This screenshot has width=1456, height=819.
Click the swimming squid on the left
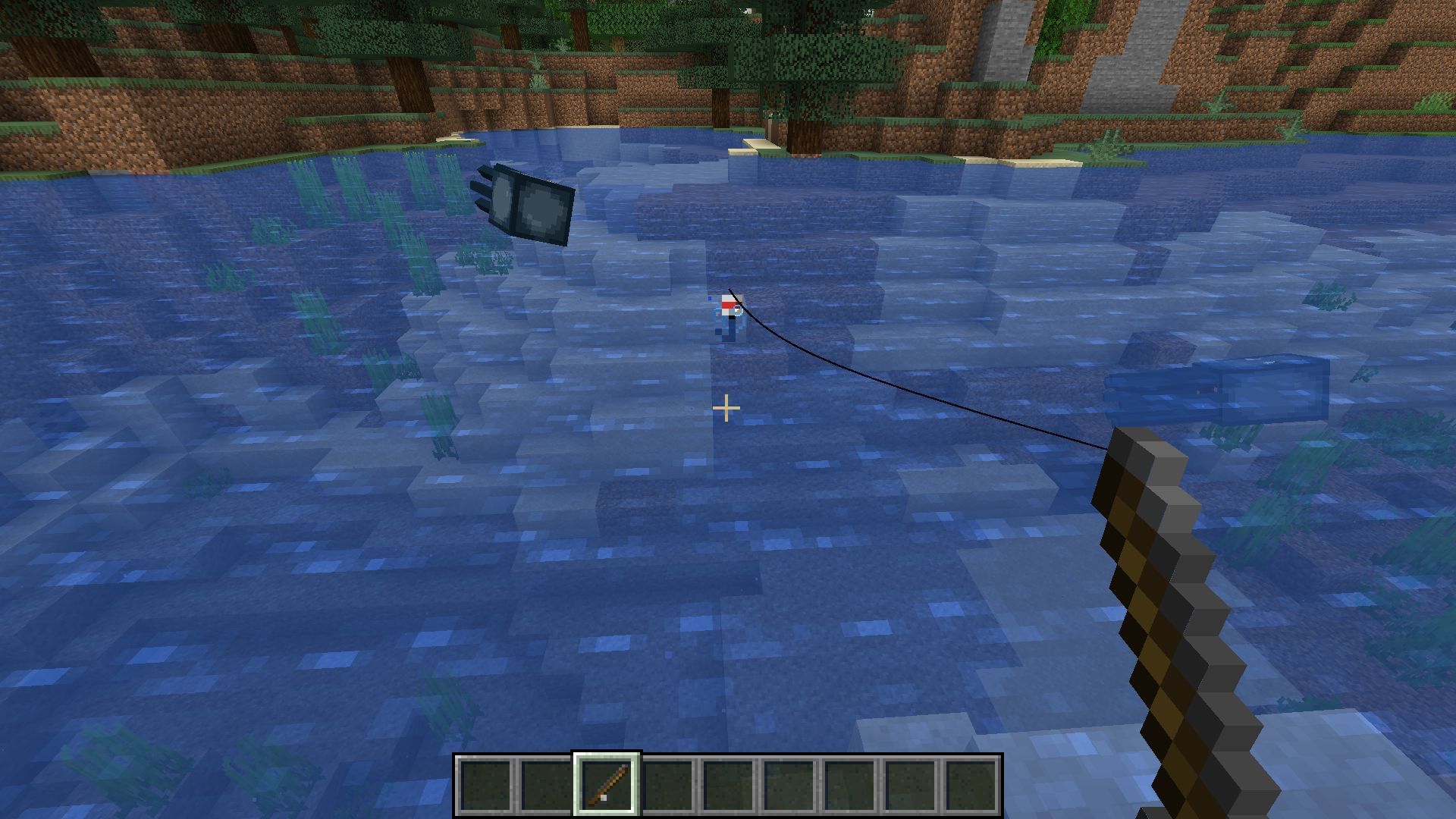531,205
